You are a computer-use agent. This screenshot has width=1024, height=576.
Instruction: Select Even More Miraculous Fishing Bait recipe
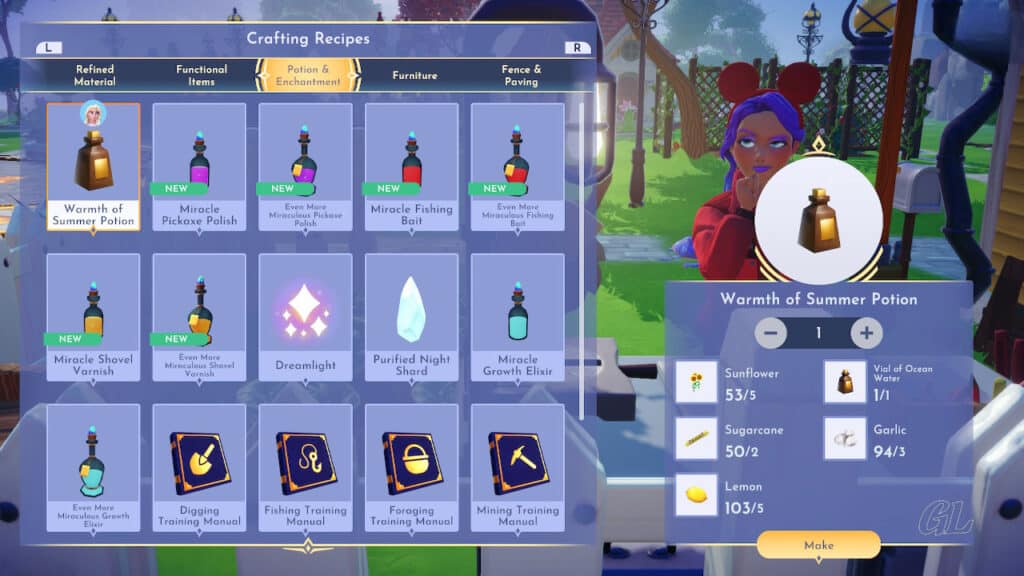pos(517,166)
